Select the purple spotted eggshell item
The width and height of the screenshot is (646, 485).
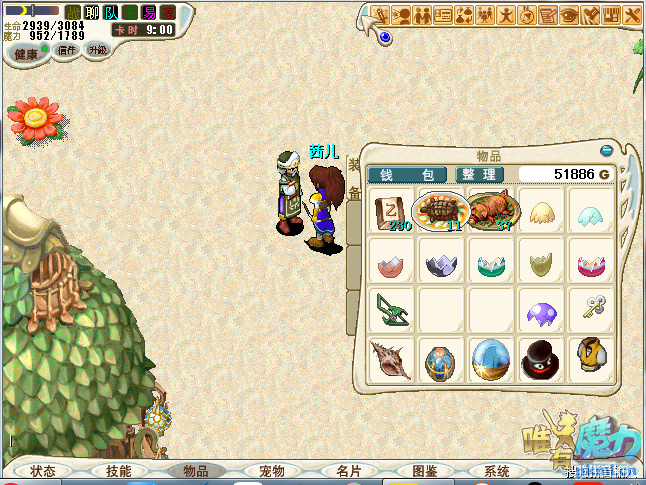point(541,313)
